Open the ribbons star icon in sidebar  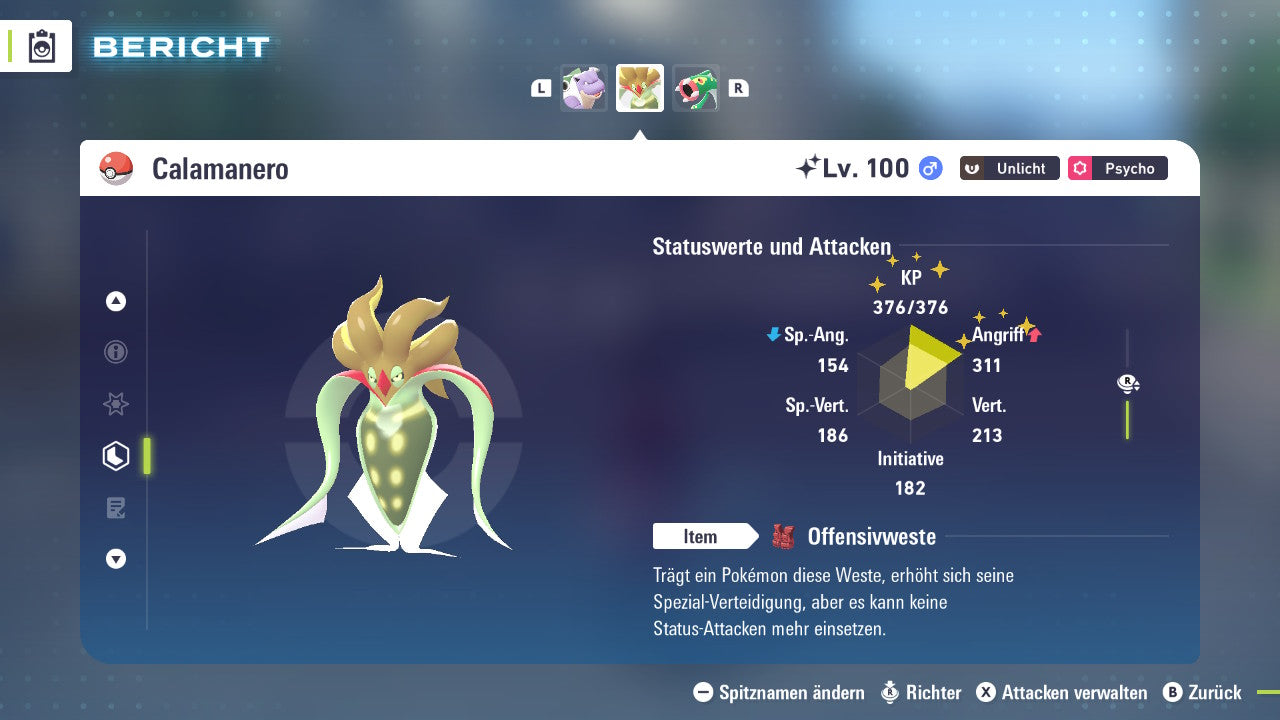pyautogui.click(x=115, y=404)
